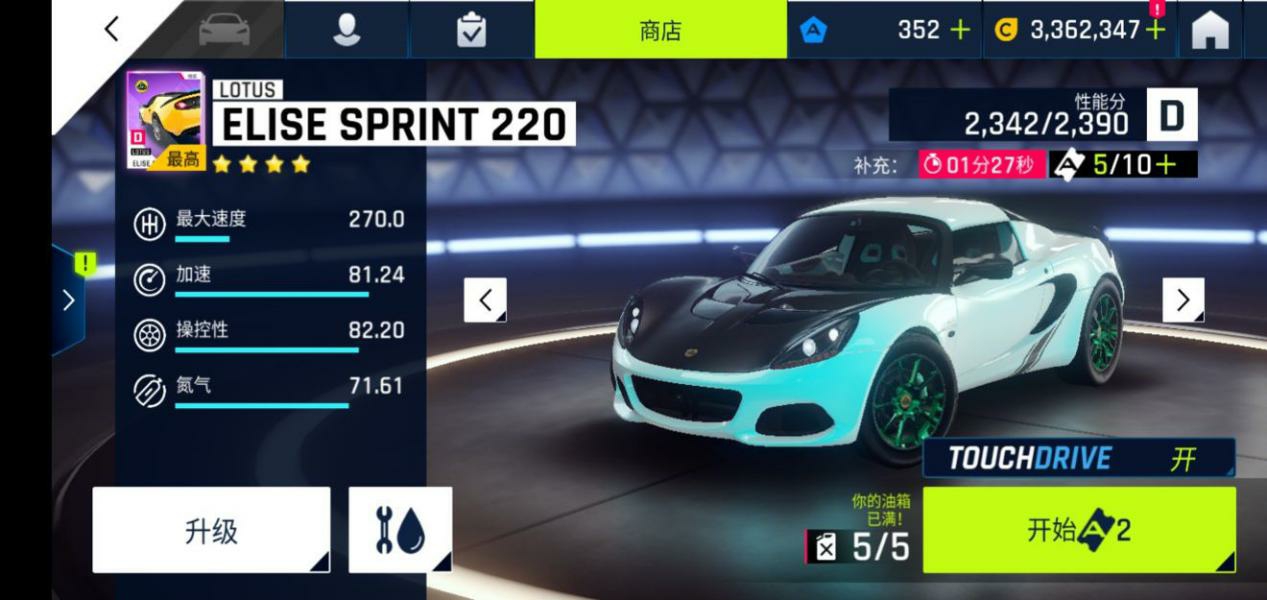Refill fuel tickets with the 5/10 plus
This screenshot has width=1267, height=600.
1164,164
